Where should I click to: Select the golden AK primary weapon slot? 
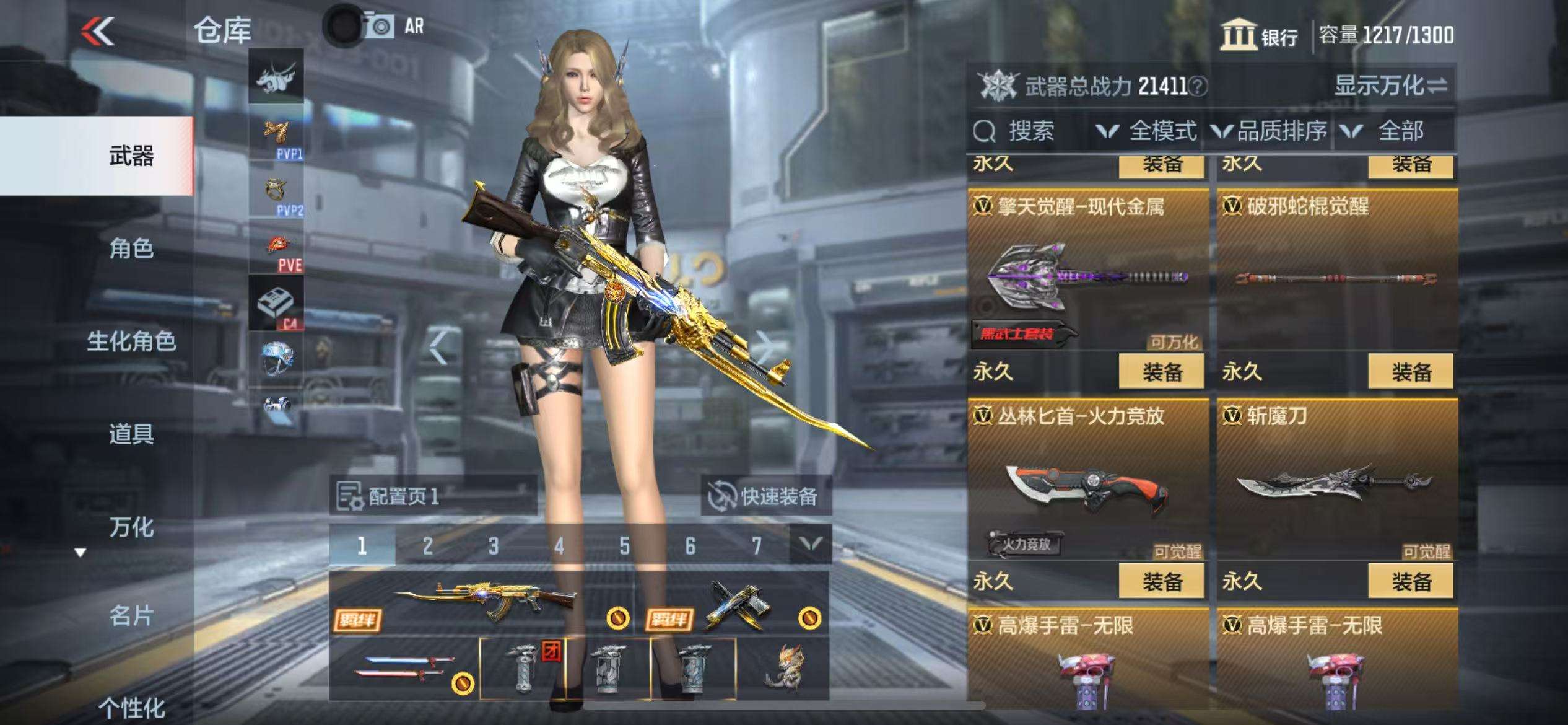(482, 602)
